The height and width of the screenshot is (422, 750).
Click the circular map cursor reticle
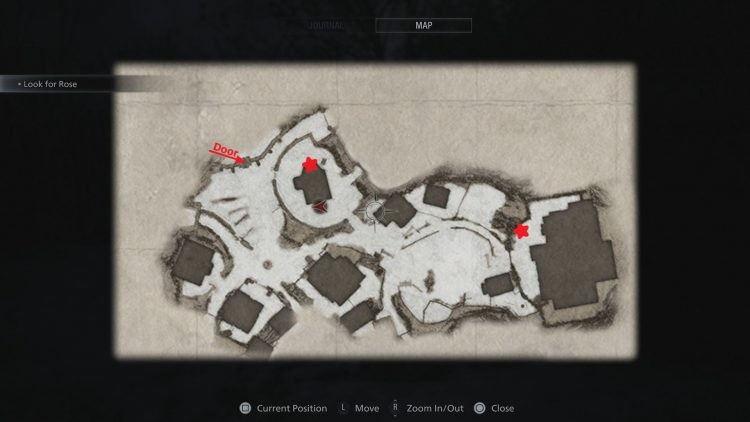pos(375,210)
